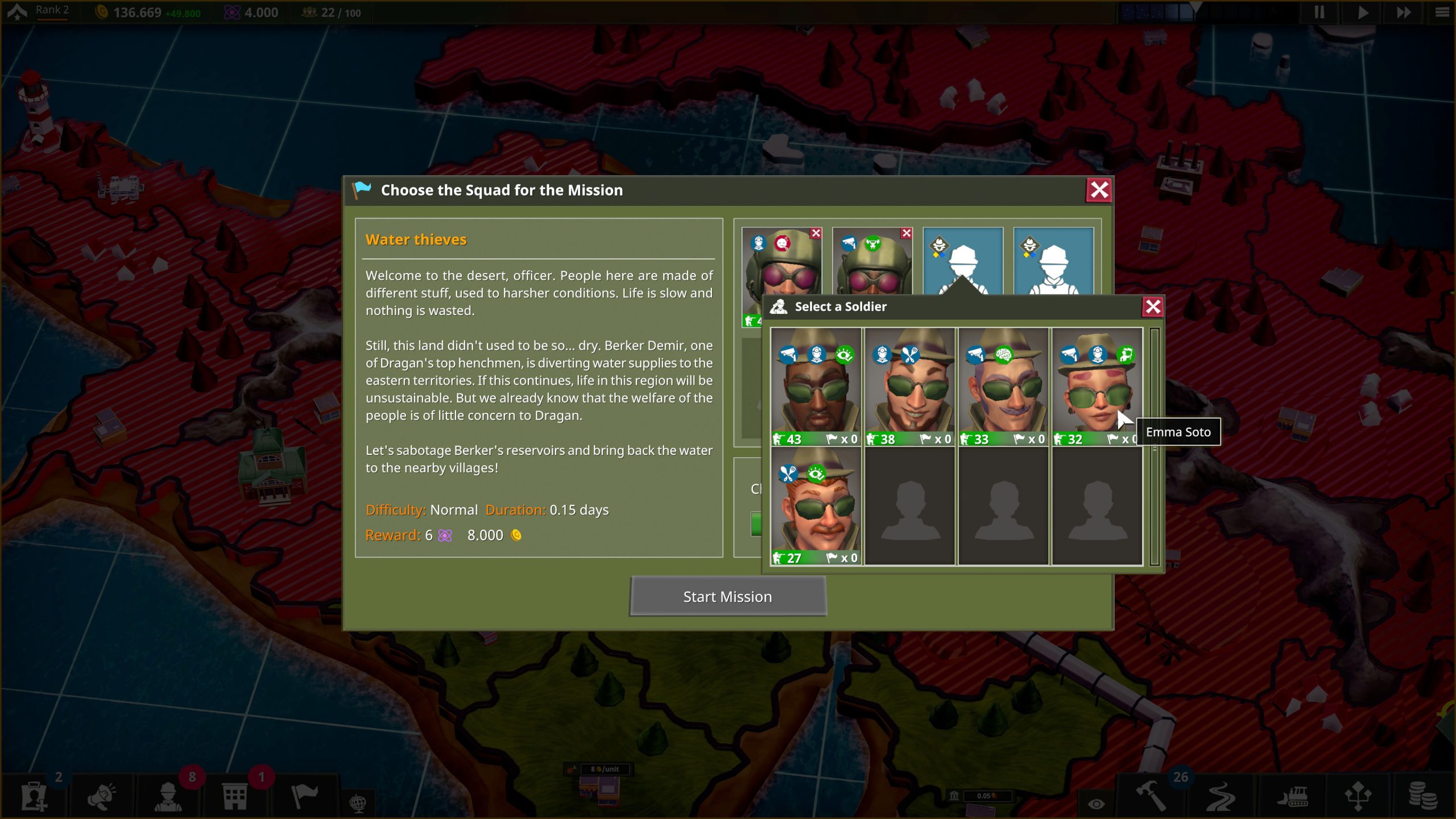The height and width of the screenshot is (819, 1456).
Task: Open the hamburger main menu
Action: (x=1442, y=13)
